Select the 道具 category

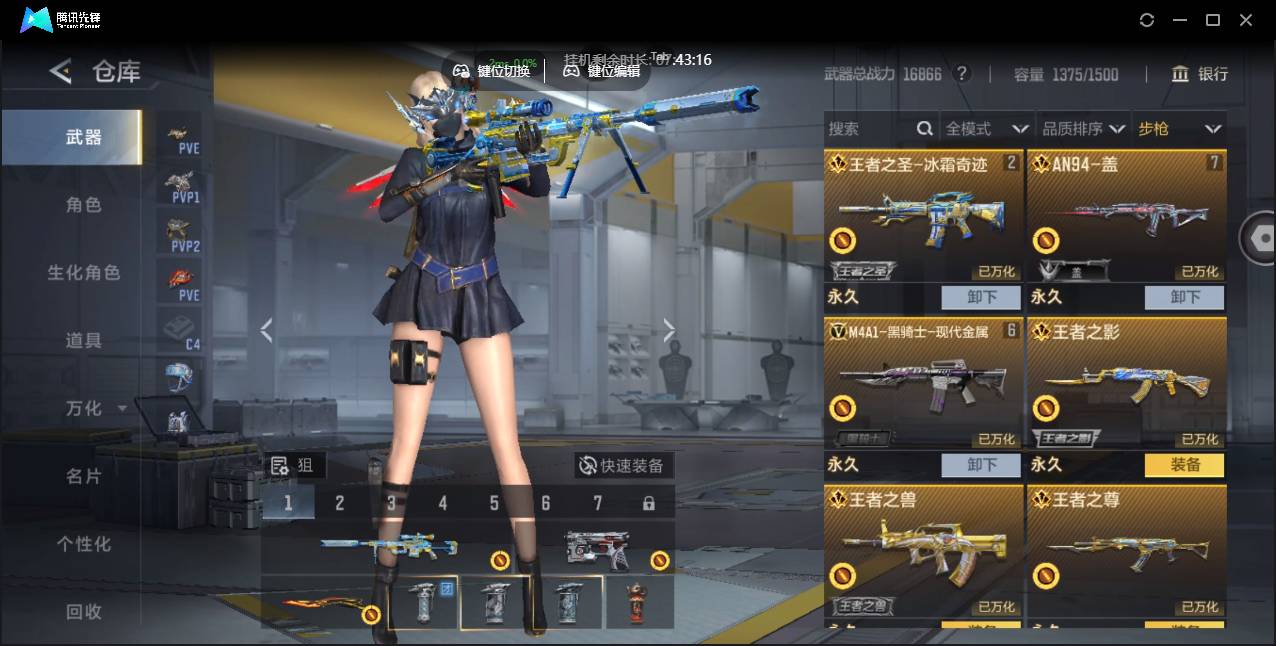[84, 341]
